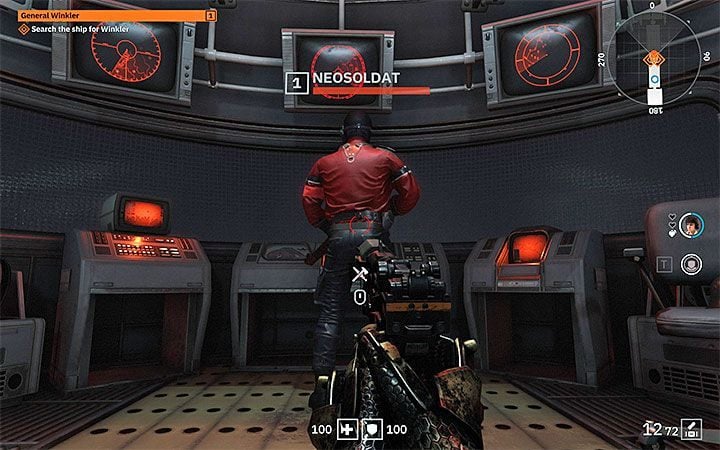Open the circular compass minimap

point(655,59)
